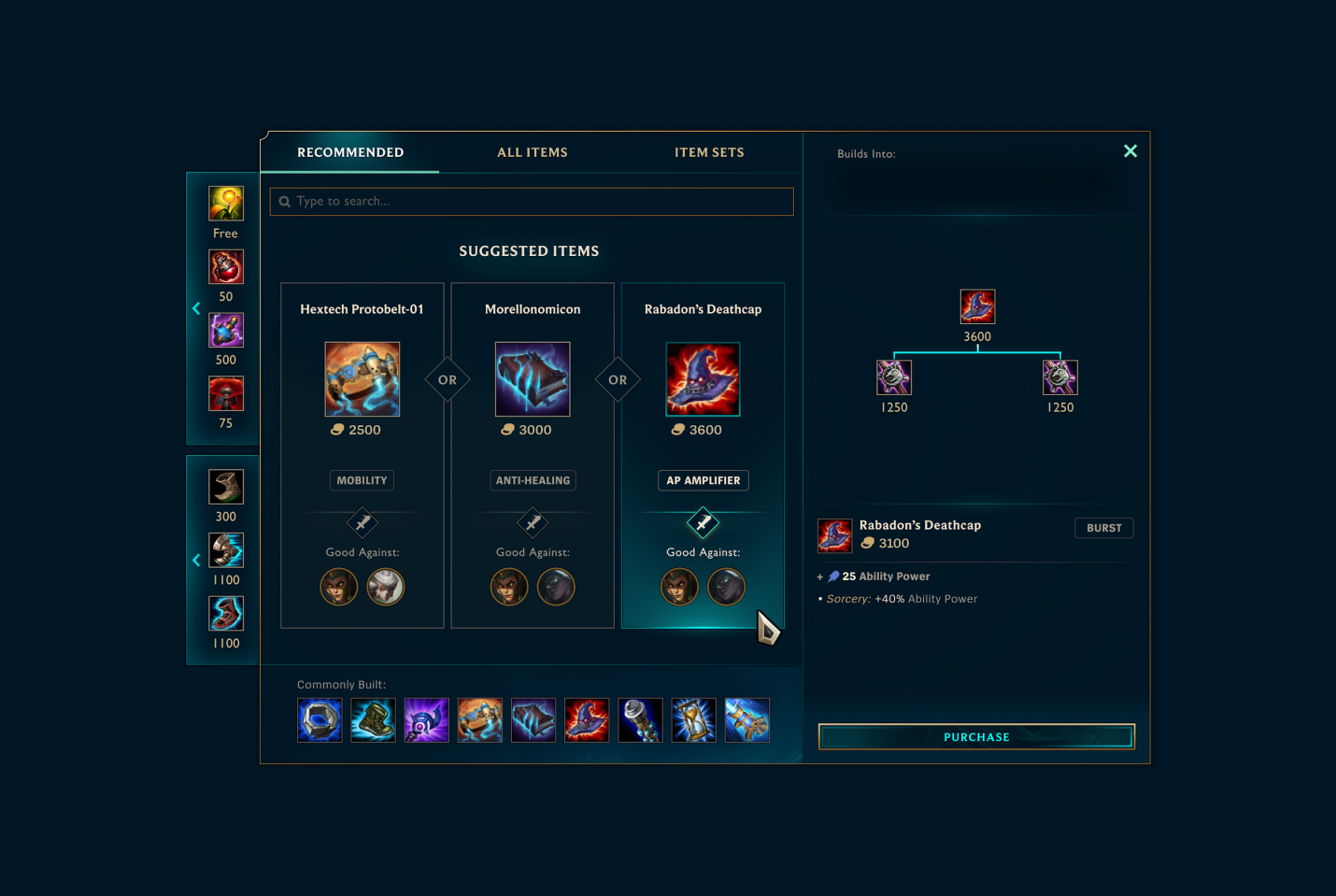
Task: Close the shop window
Action: (1130, 151)
